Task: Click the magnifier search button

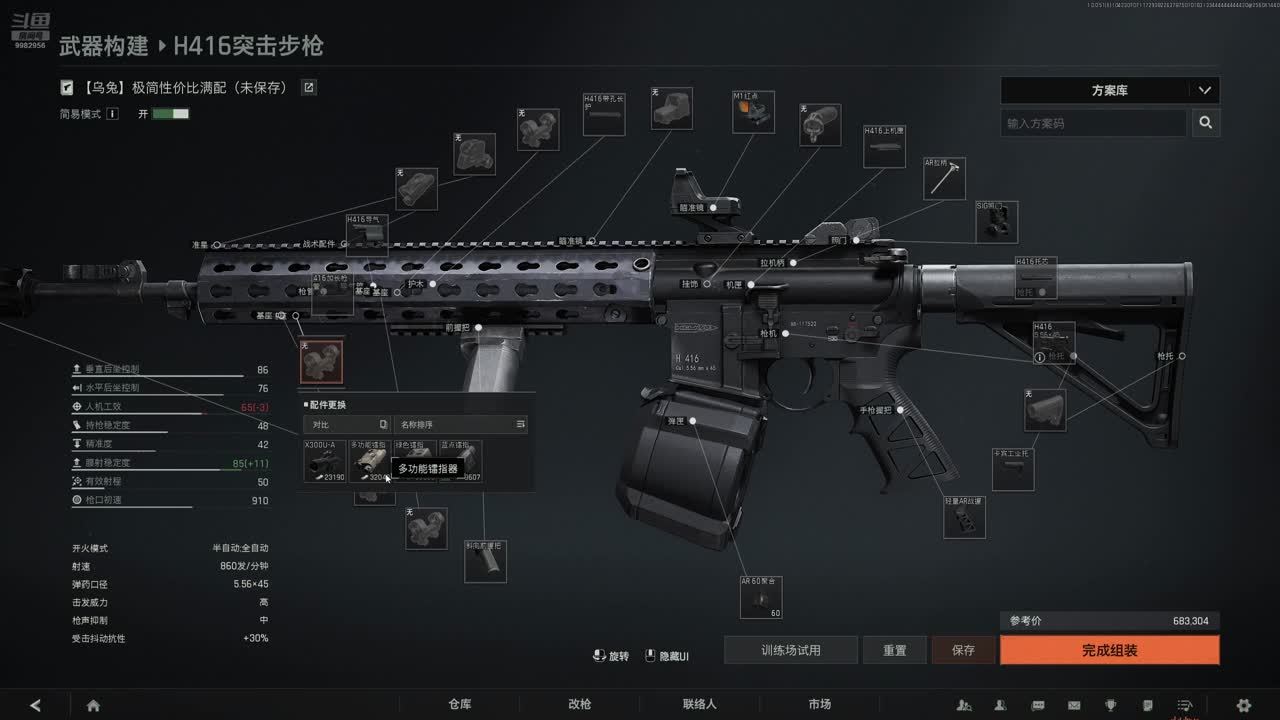Action: (x=1206, y=123)
